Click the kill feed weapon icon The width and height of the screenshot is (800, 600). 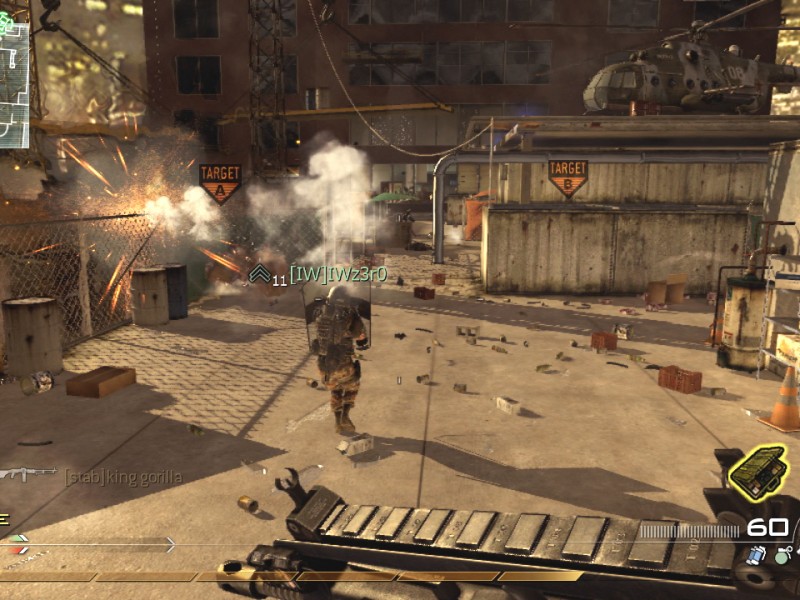tap(28, 474)
